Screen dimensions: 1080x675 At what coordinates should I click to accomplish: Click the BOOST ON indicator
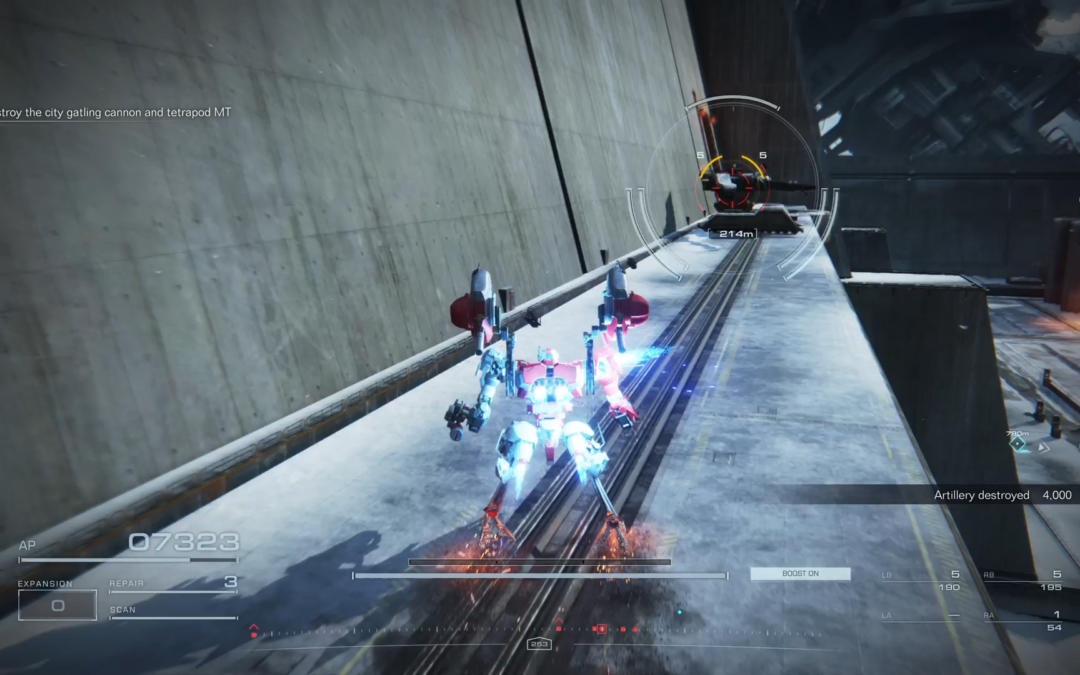point(800,574)
